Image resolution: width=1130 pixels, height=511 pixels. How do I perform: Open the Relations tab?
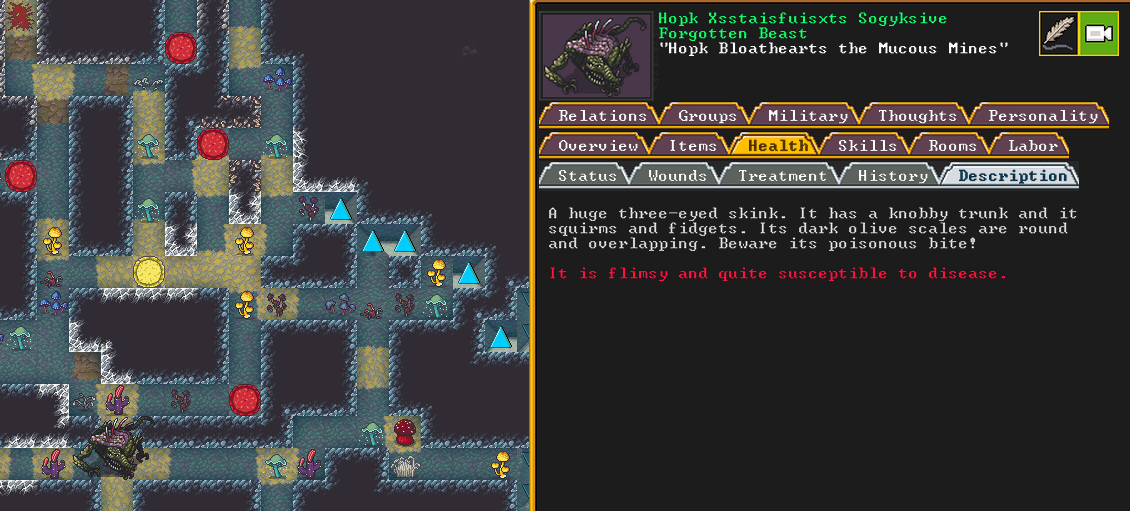coord(601,116)
